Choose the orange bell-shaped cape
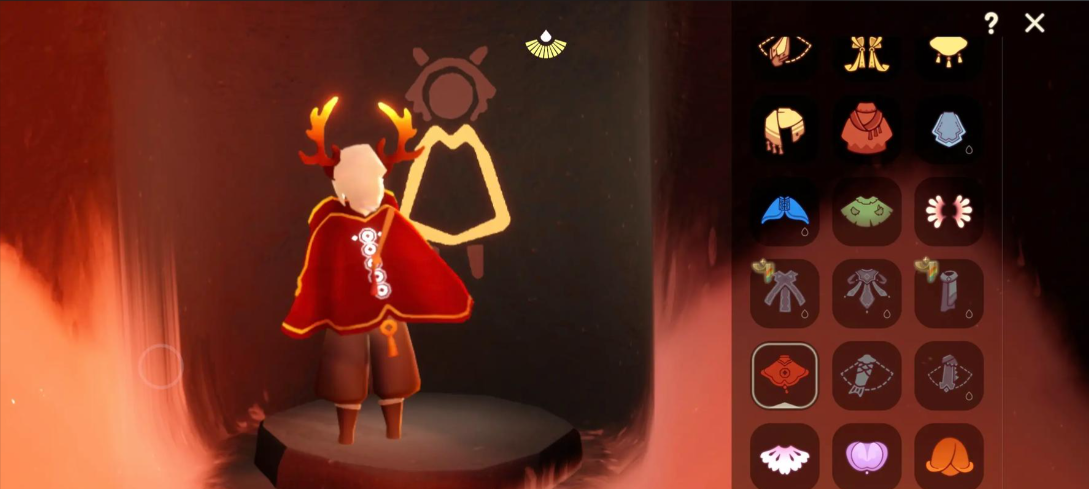 pyautogui.click(x=948, y=456)
